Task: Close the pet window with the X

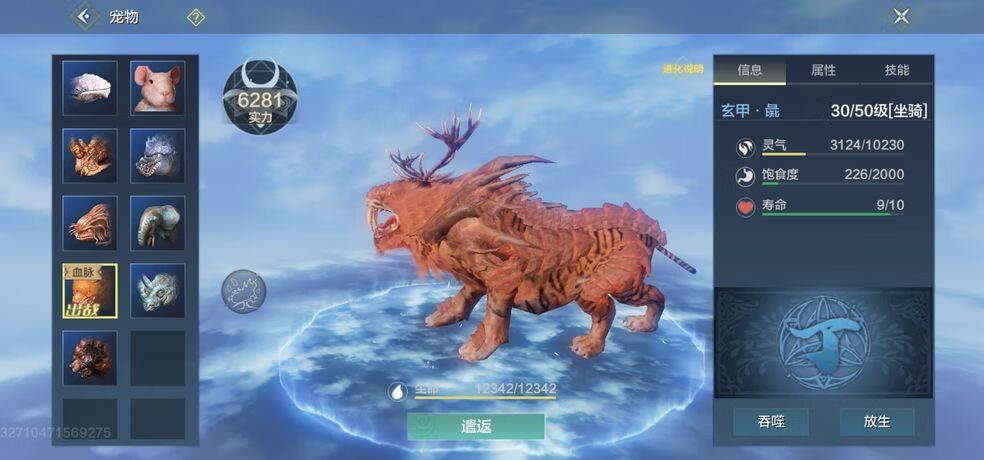Action: [901, 16]
